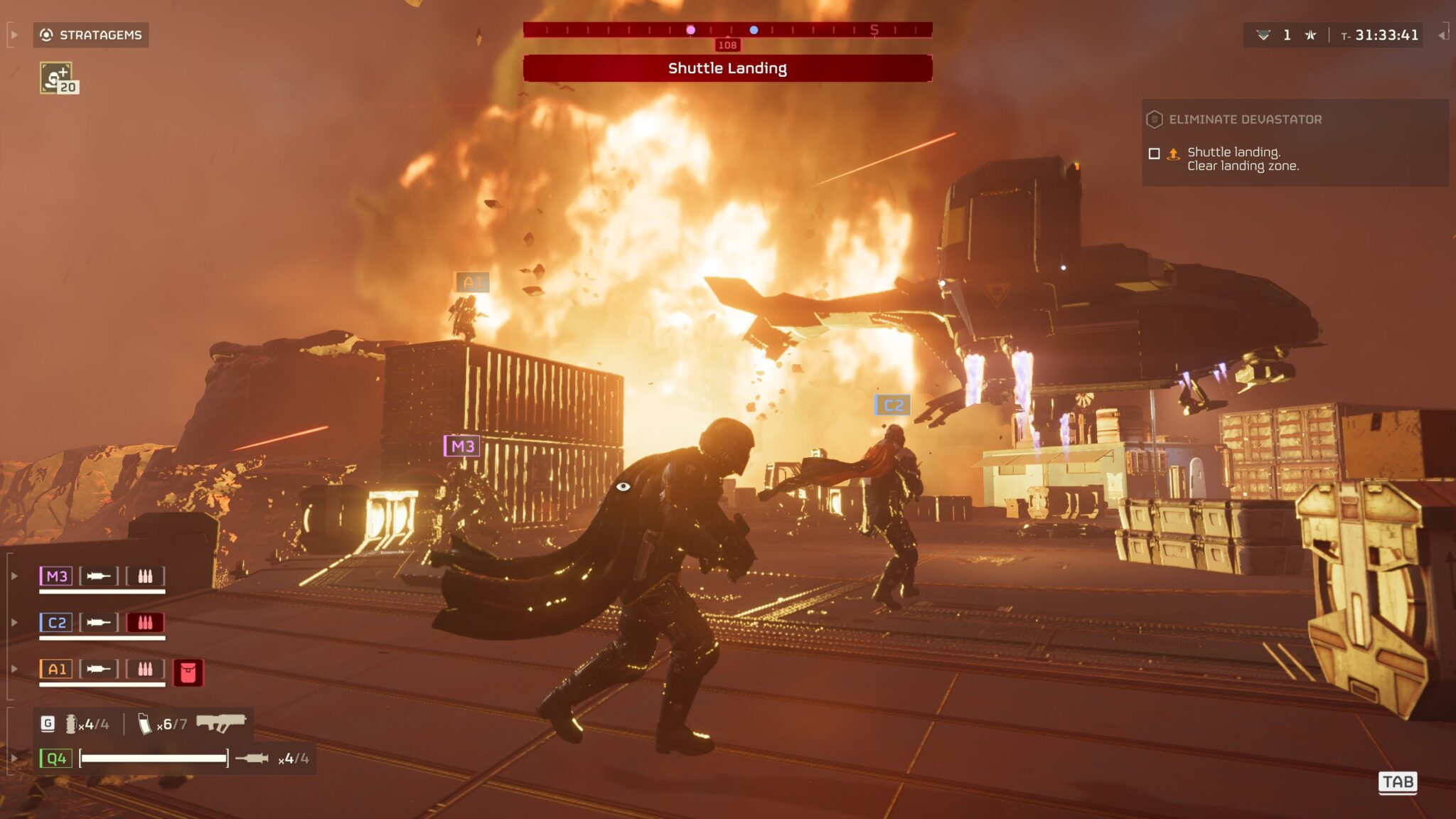Click A1's red backpack status icon
This screenshot has width=1456, height=819.
coord(188,672)
